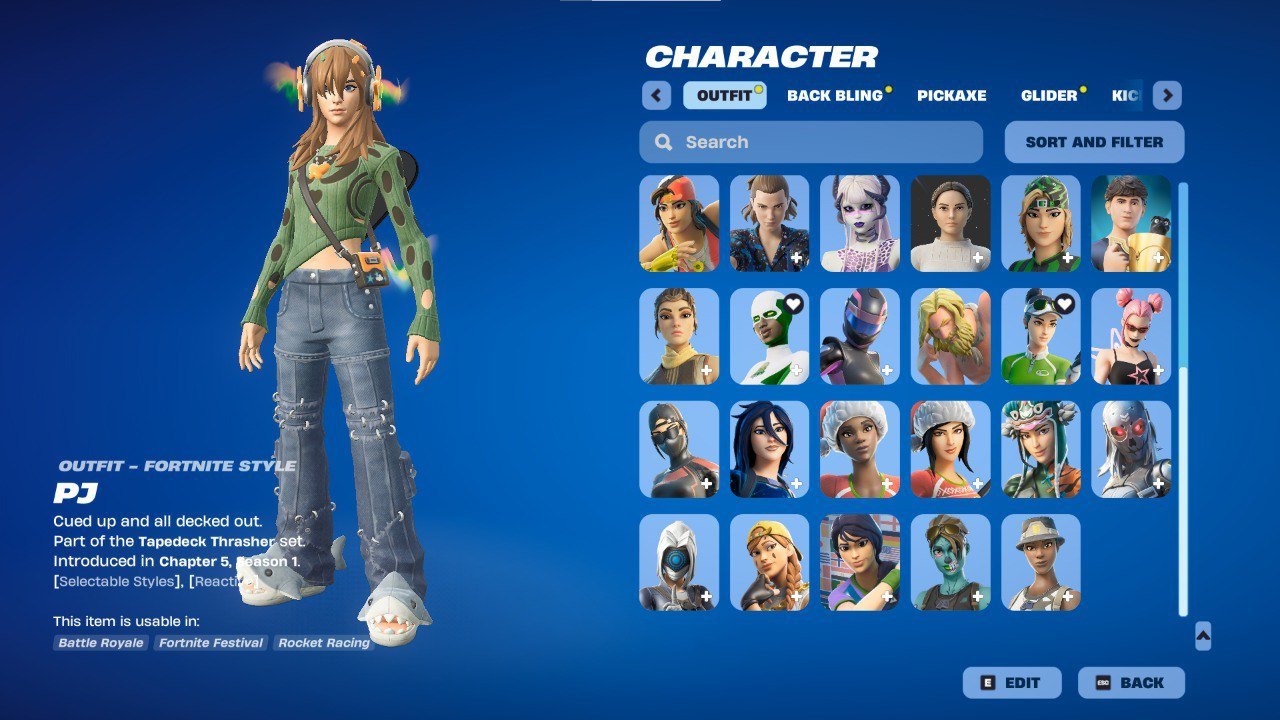Click the plus badge on the camo beanie outfit
This screenshot has width=1280, height=720.
point(1070,258)
